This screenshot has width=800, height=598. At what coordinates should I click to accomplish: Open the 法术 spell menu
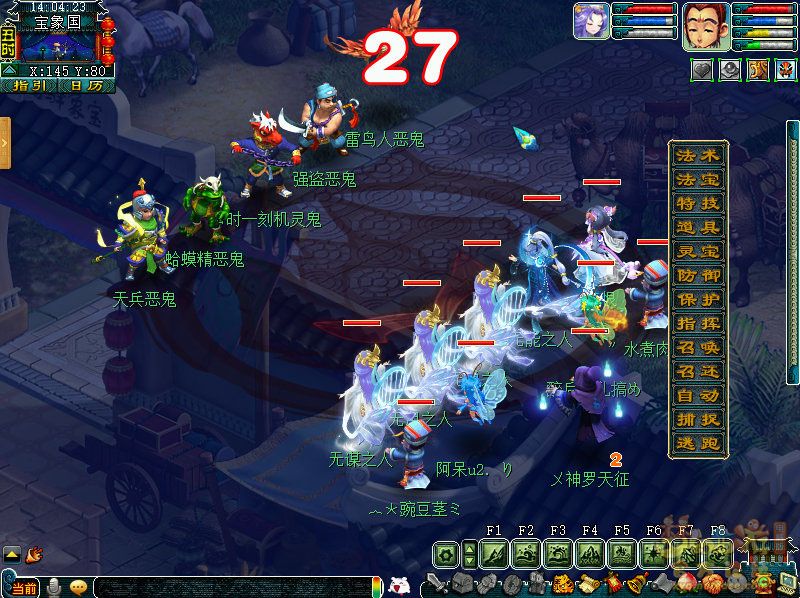click(x=698, y=156)
